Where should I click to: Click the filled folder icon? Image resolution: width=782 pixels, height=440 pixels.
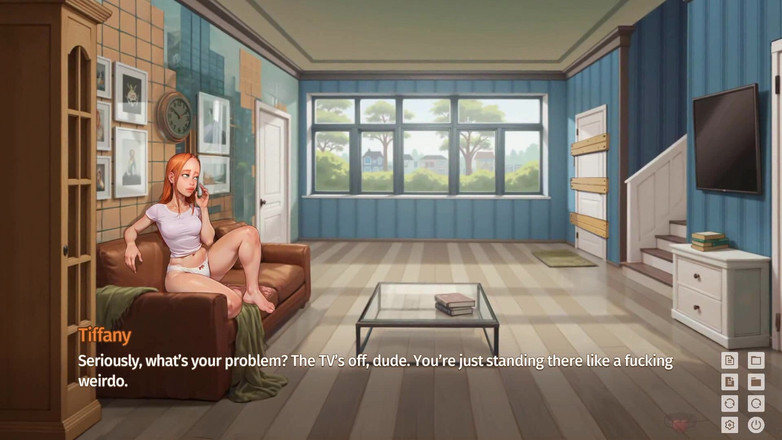pos(756,382)
